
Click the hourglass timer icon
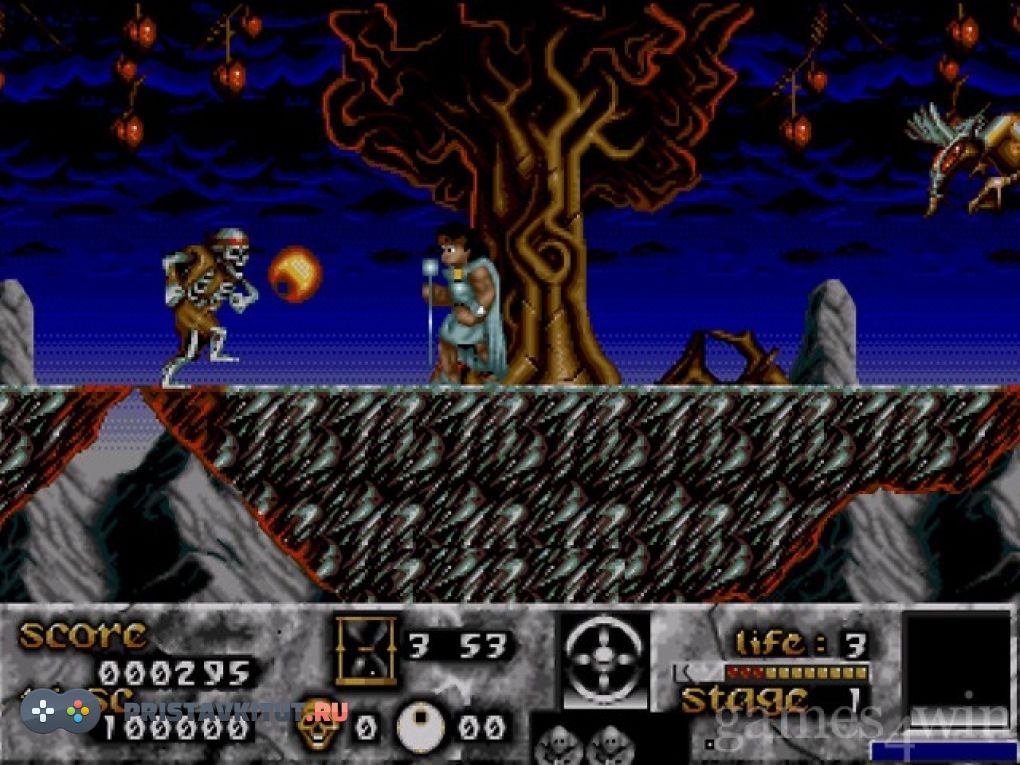point(365,649)
